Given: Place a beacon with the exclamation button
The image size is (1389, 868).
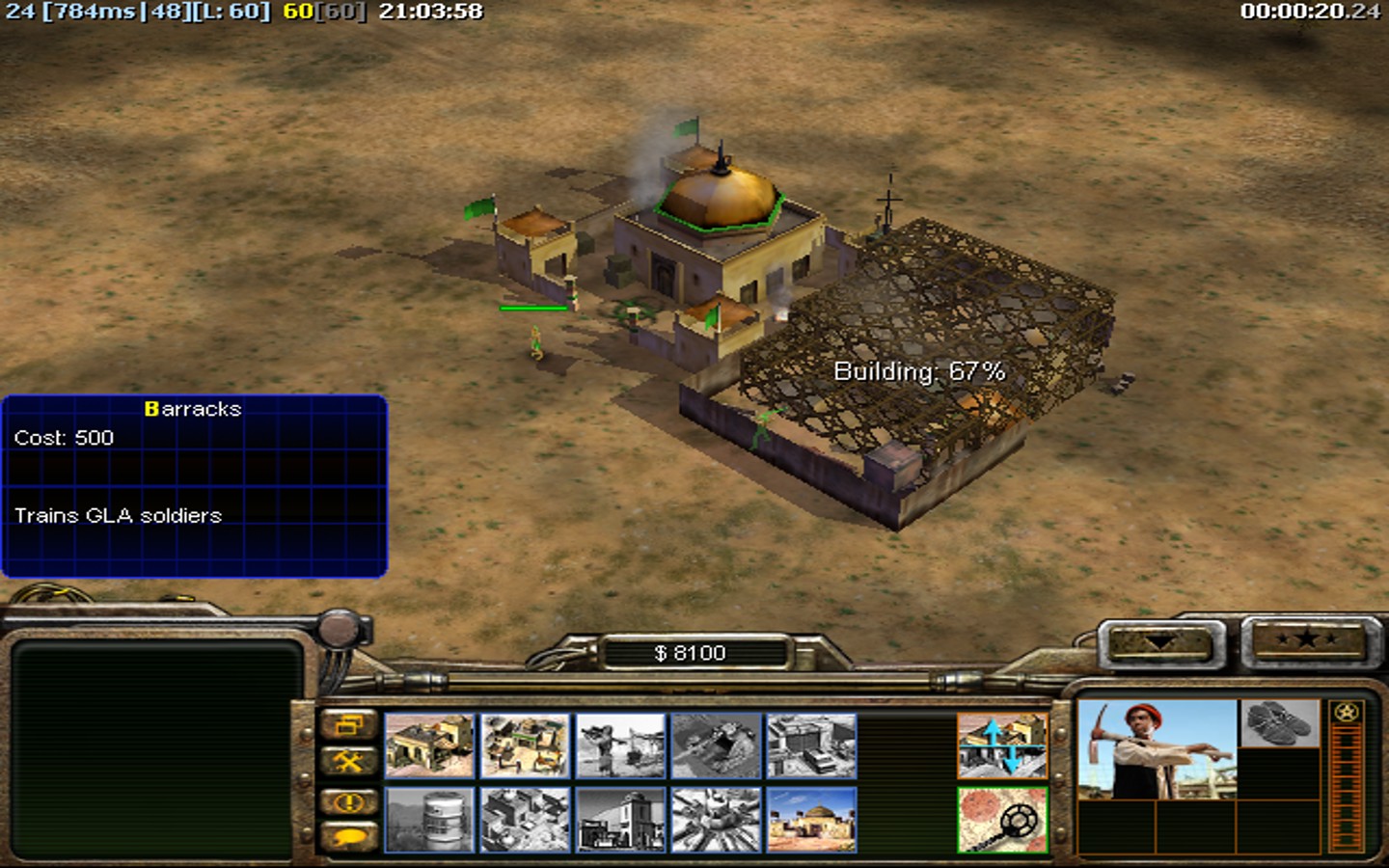Looking at the screenshot, I should [348, 801].
